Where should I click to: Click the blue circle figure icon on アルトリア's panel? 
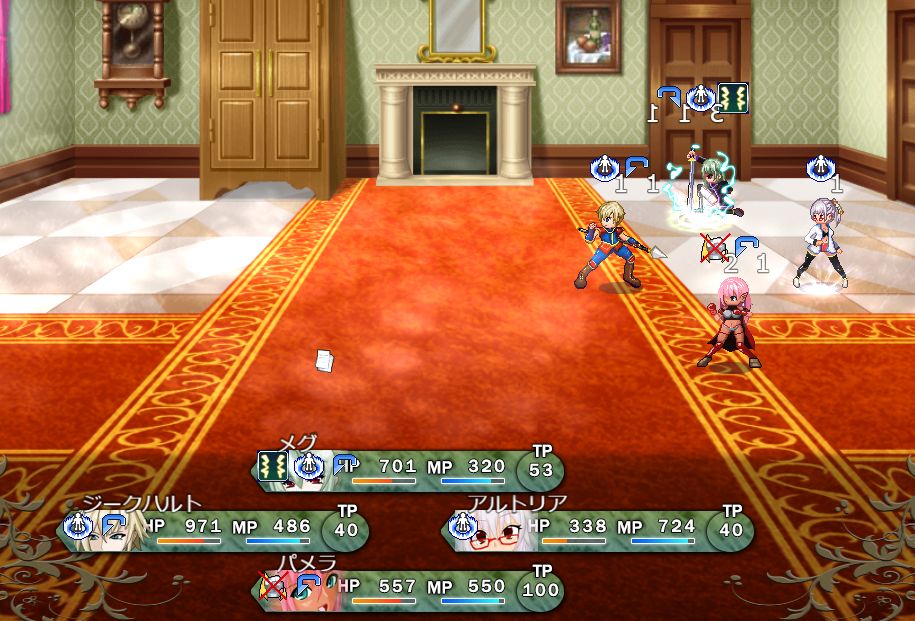point(462,525)
